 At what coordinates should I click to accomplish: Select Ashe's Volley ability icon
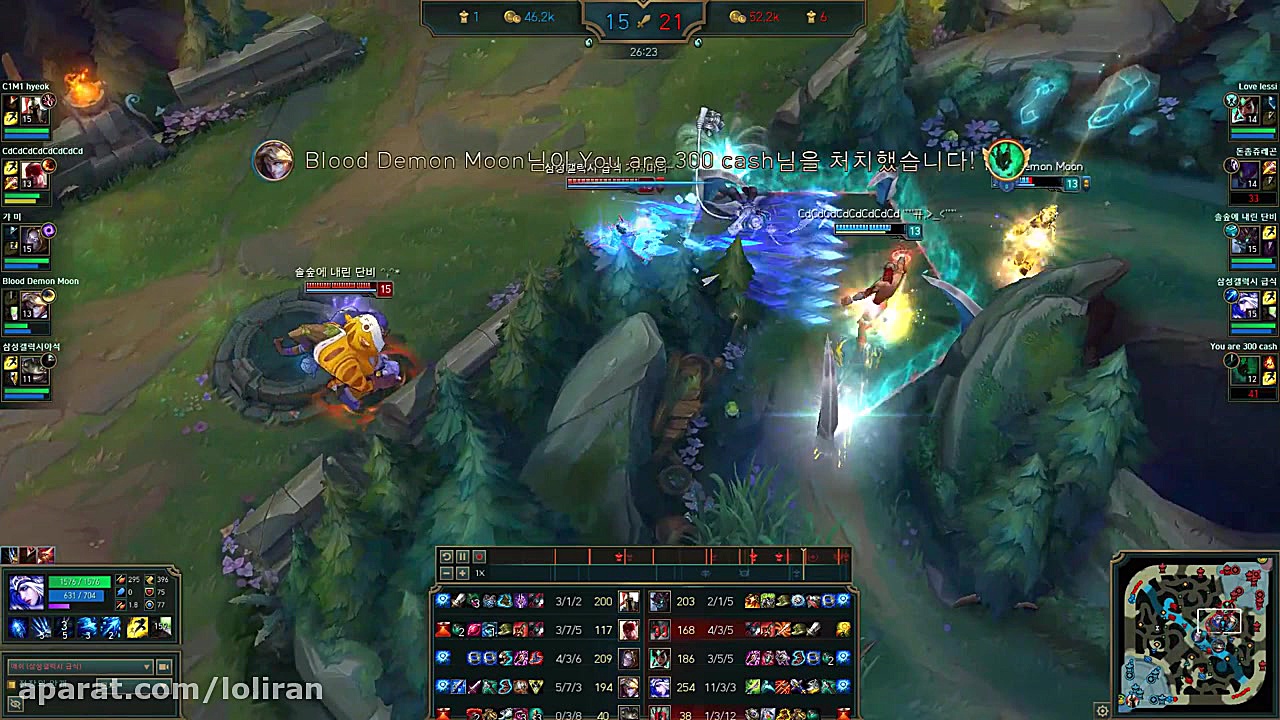point(64,628)
